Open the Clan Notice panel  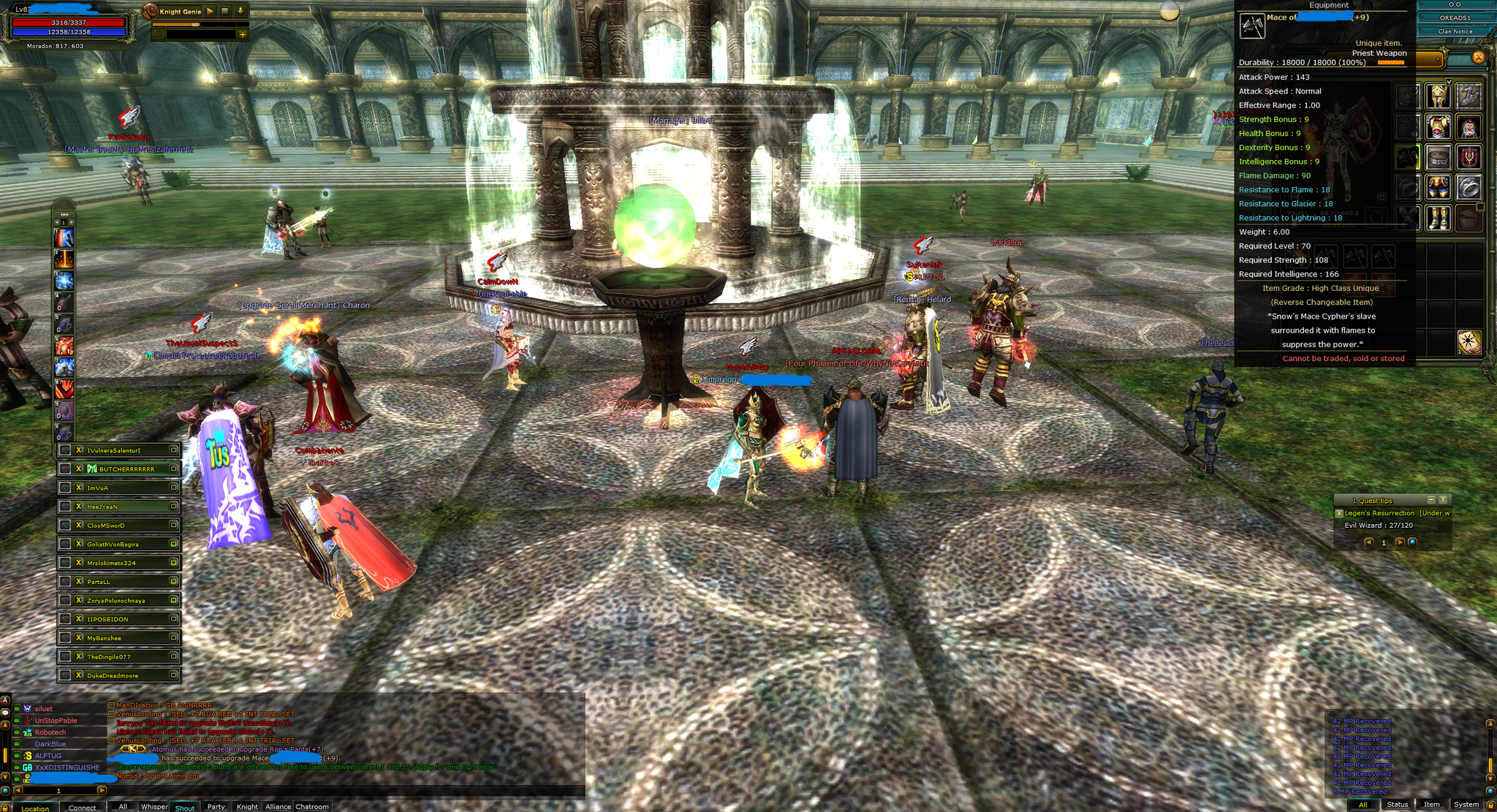point(1455,31)
